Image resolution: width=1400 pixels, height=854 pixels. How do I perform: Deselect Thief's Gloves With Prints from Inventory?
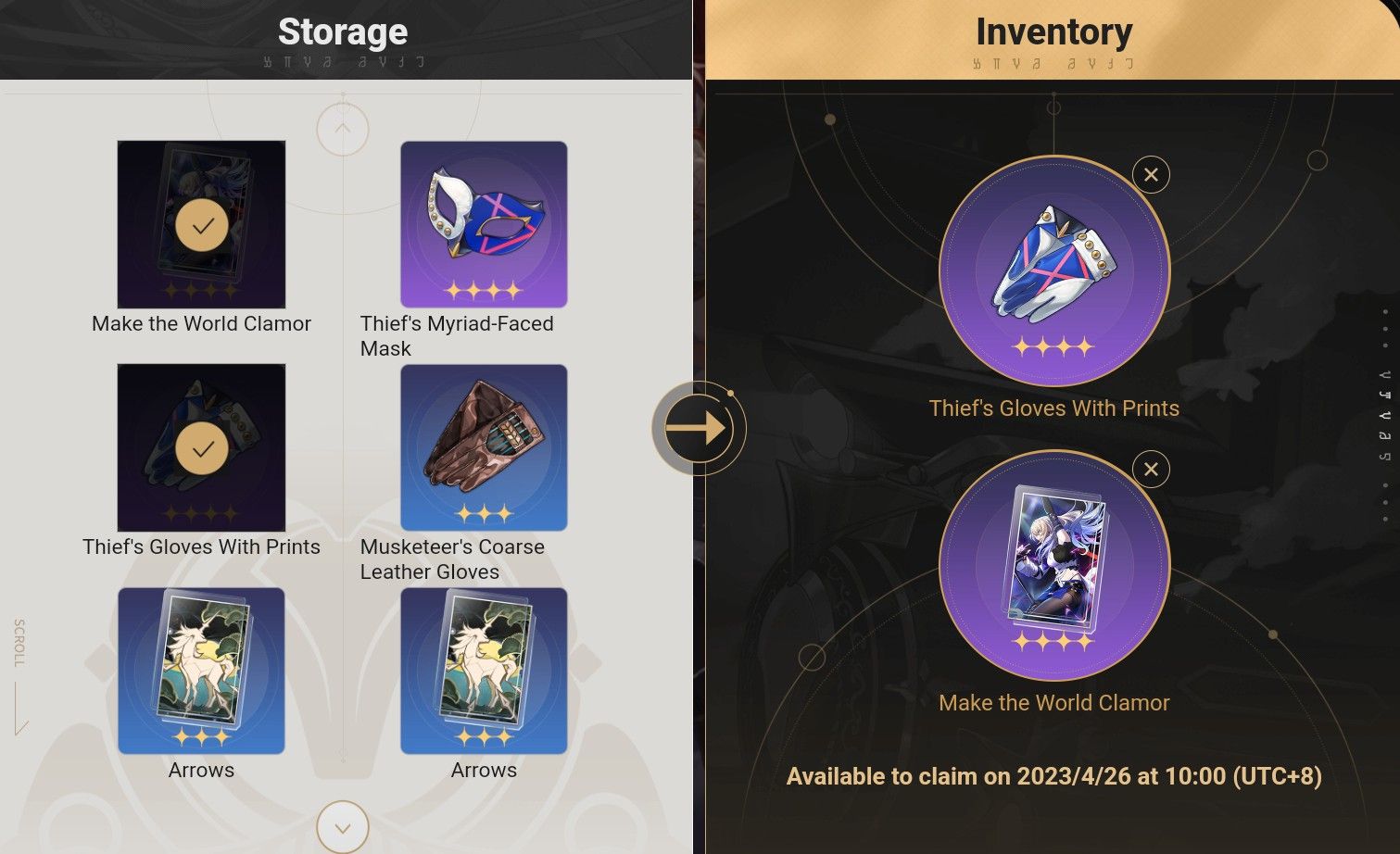[x=1150, y=174]
